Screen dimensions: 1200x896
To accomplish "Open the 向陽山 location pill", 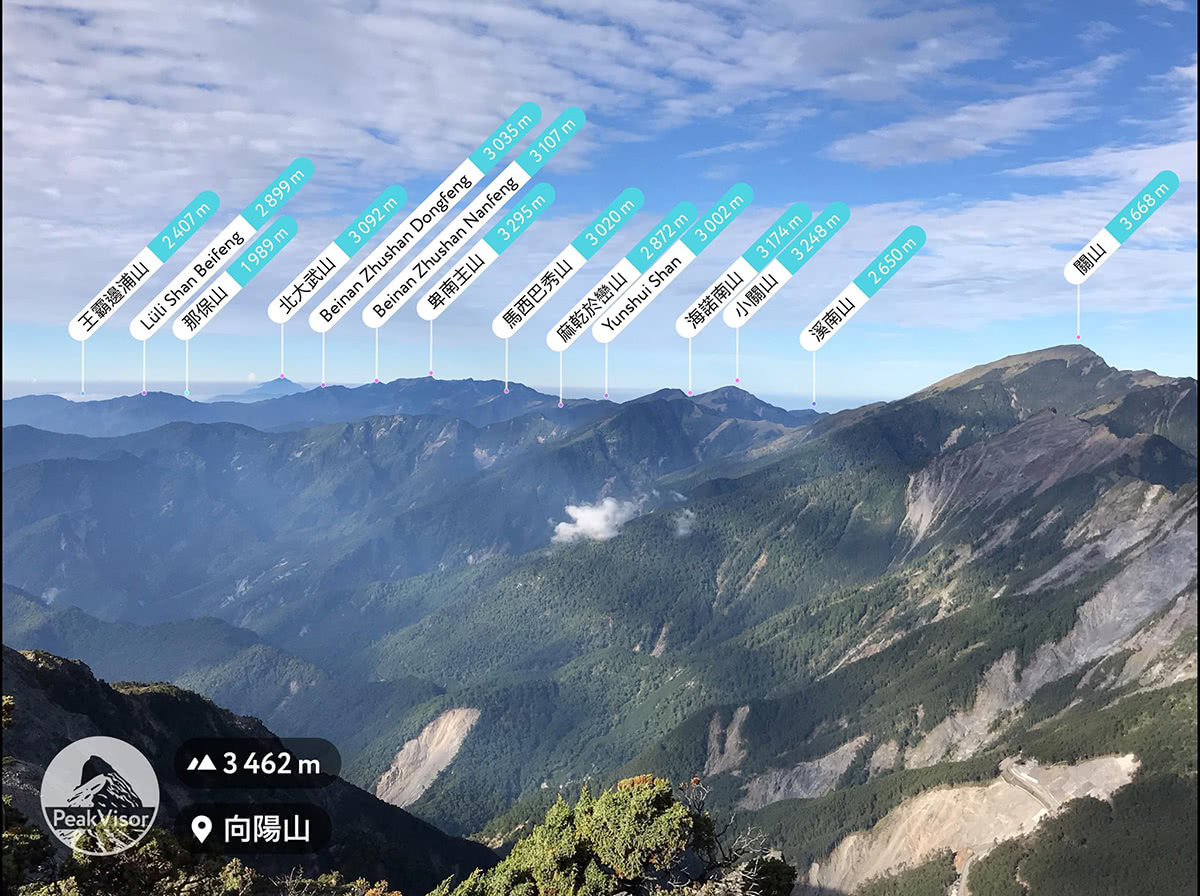I will tap(252, 829).
